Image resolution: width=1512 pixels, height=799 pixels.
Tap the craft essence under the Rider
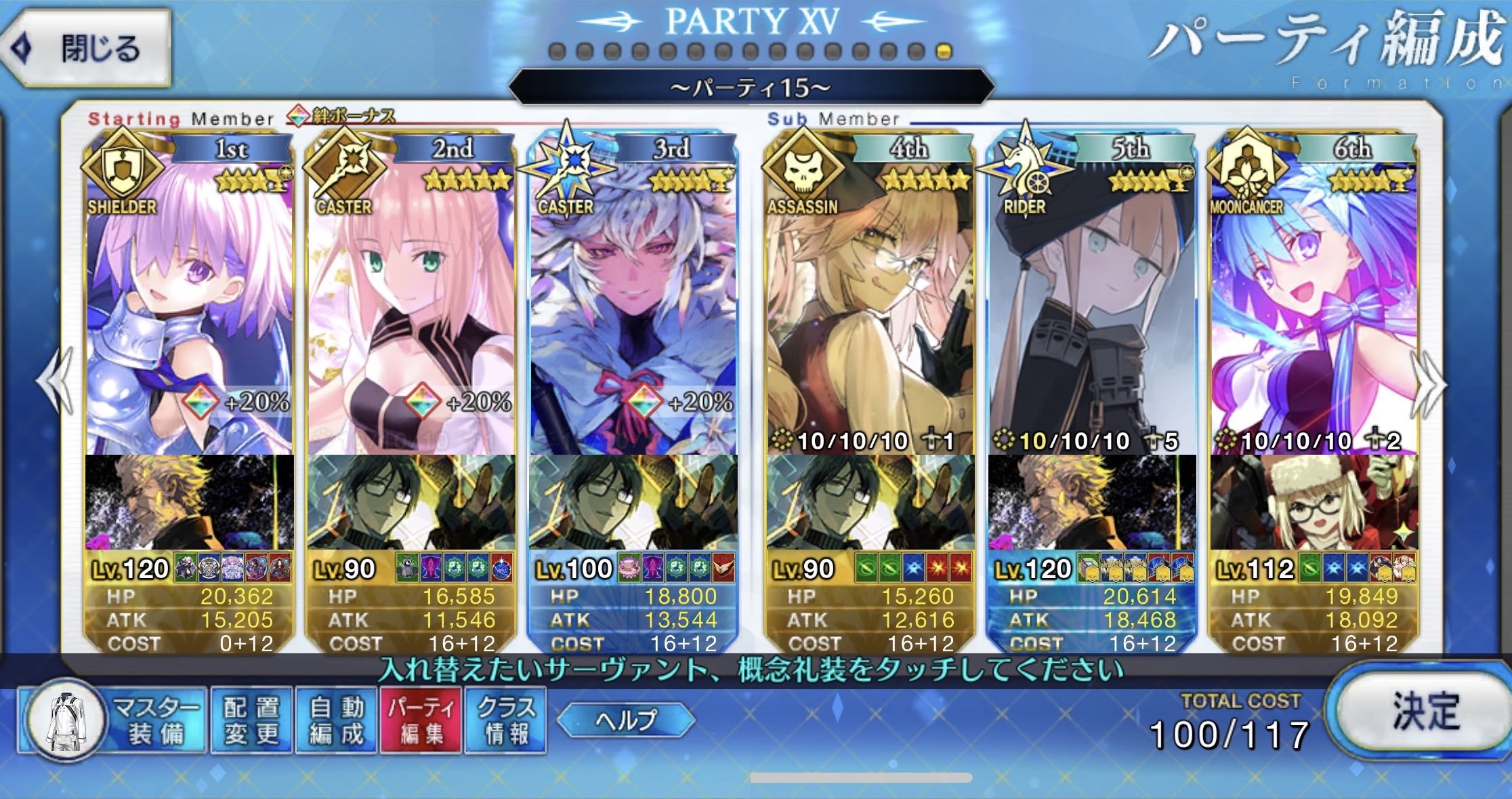click(1091, 501)
